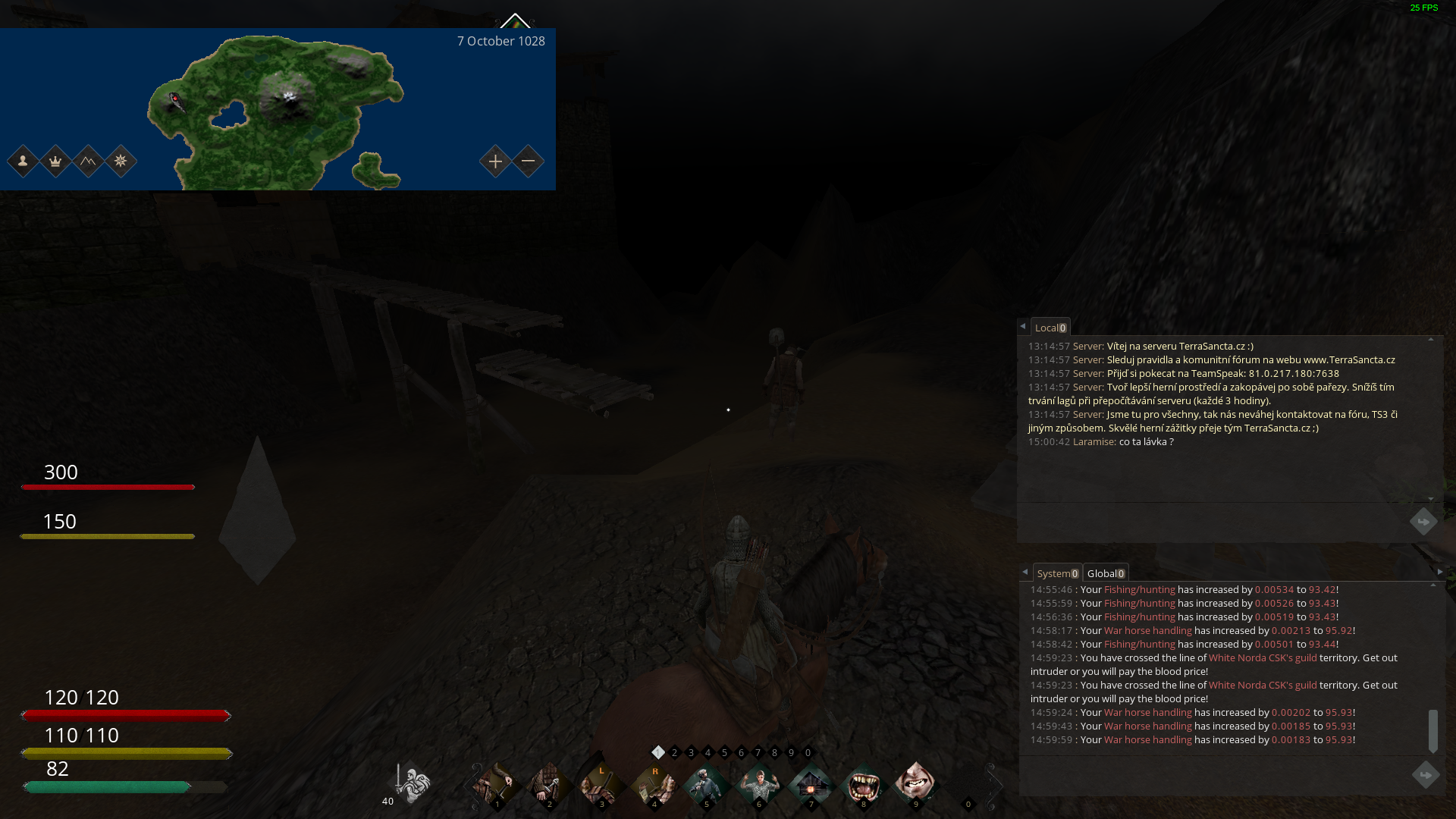Viewport: 1456px width, 819px height.
Task: Send message with Local chat arrow button
Action: point(1423,522)
